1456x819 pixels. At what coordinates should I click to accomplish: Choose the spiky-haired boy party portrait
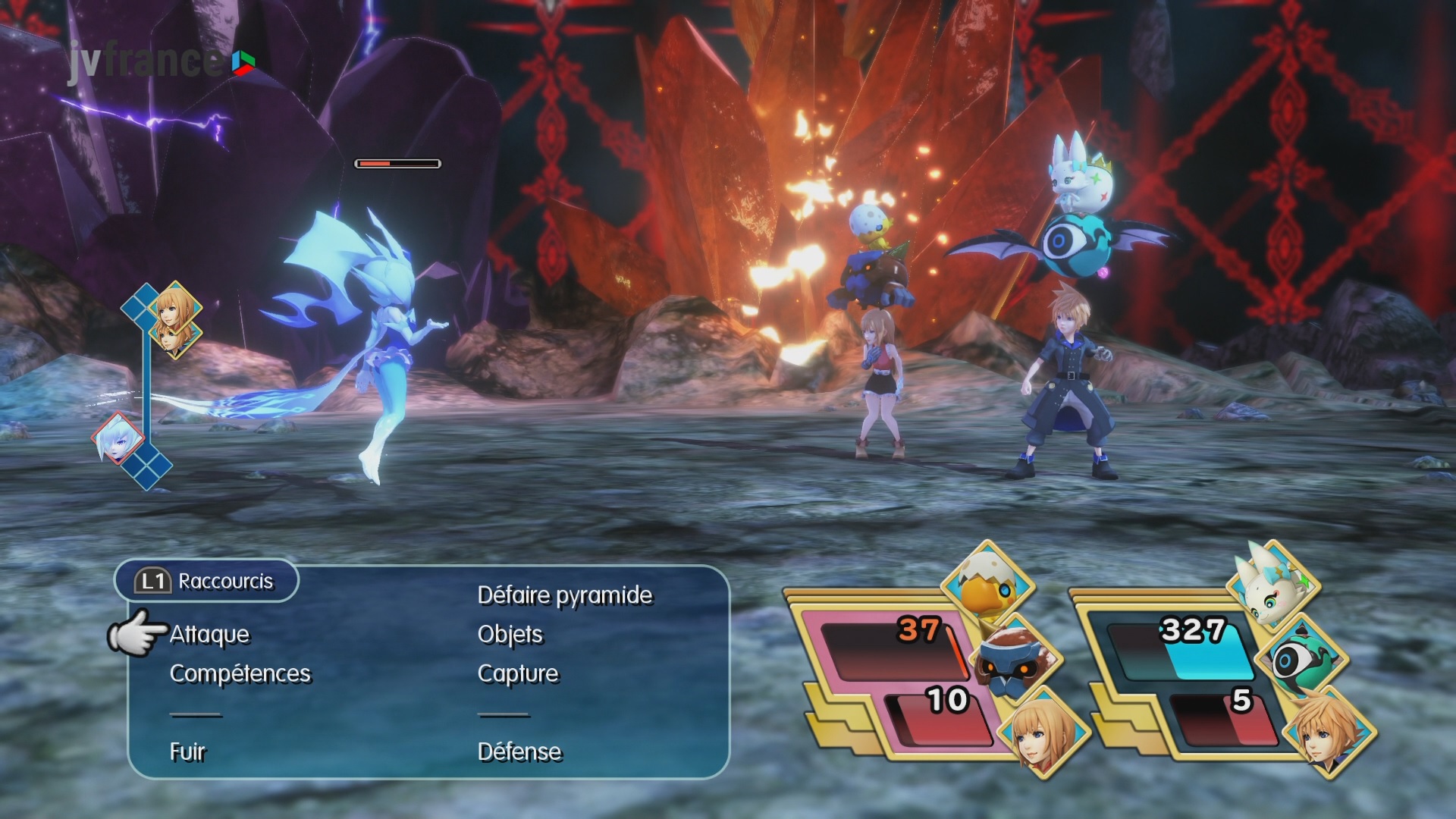point(1327,730)
